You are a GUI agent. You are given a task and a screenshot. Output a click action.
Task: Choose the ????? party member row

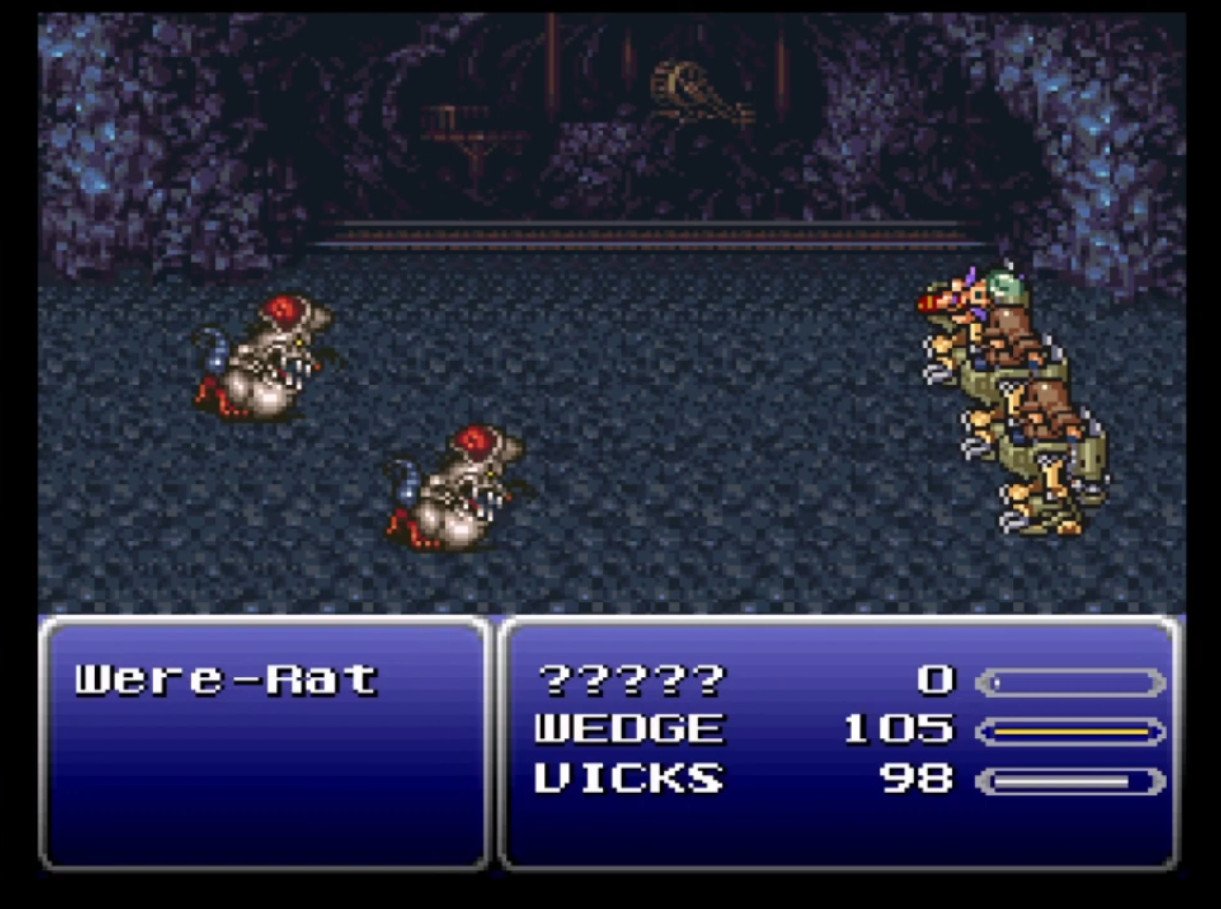[630, 681]
